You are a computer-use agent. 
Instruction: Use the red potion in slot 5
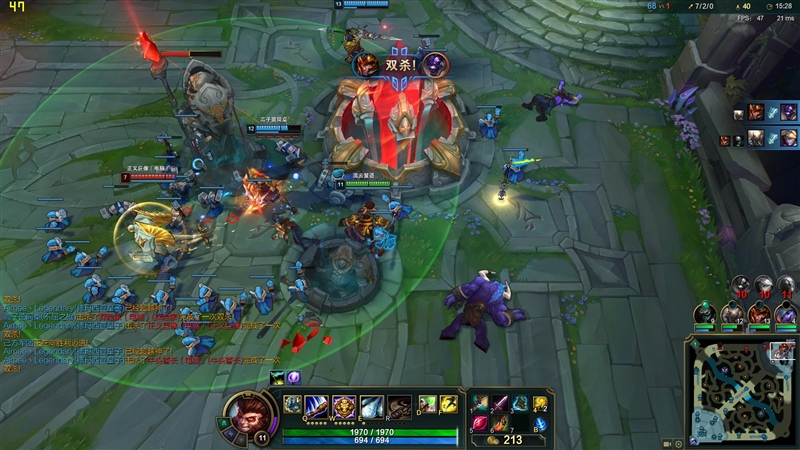pyautogui.click(x=481, y=423)
